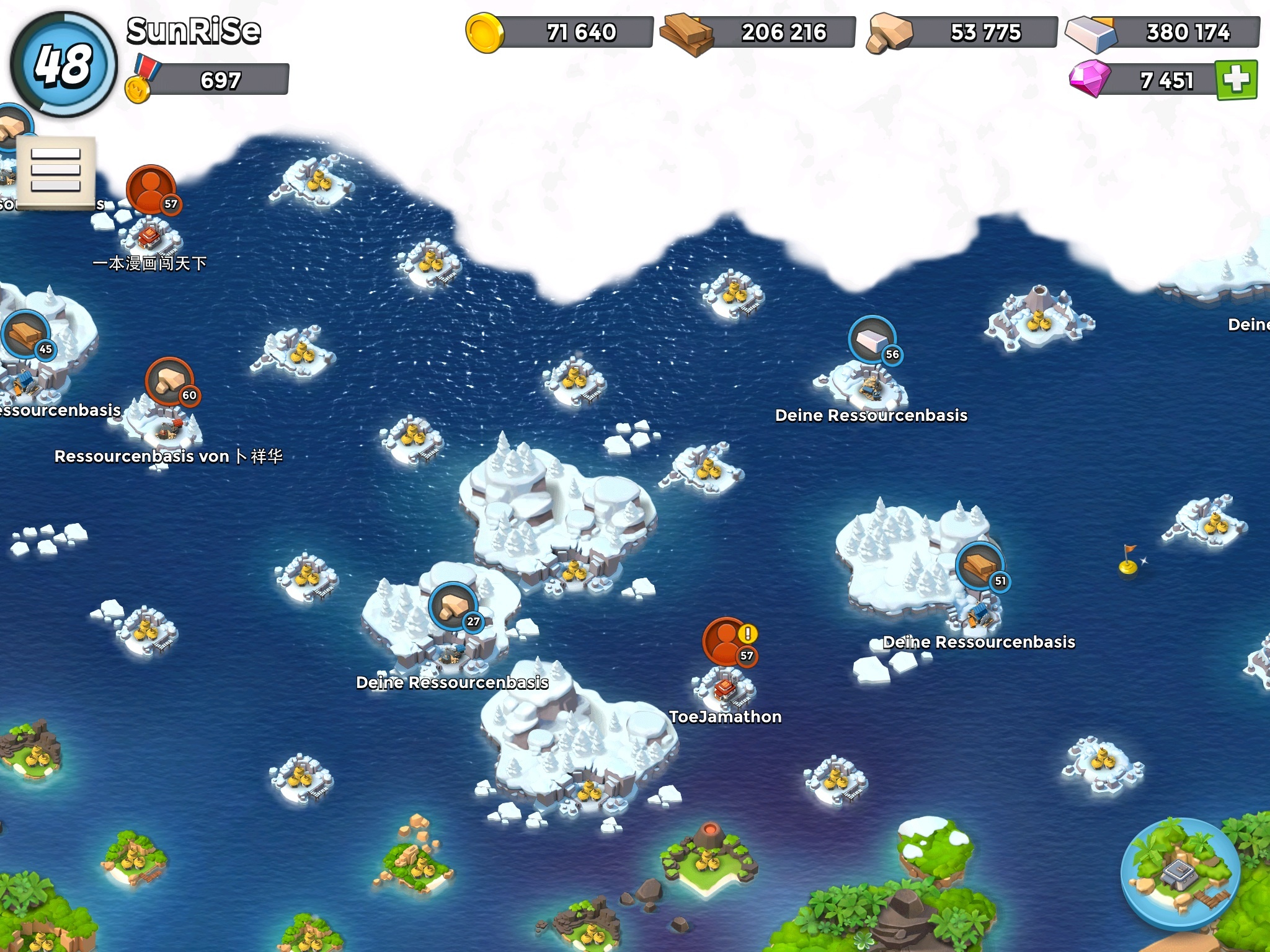This screenshot has width=1270, height=952.
Task: Click the victory points medal icon
Action: (140, 81)
